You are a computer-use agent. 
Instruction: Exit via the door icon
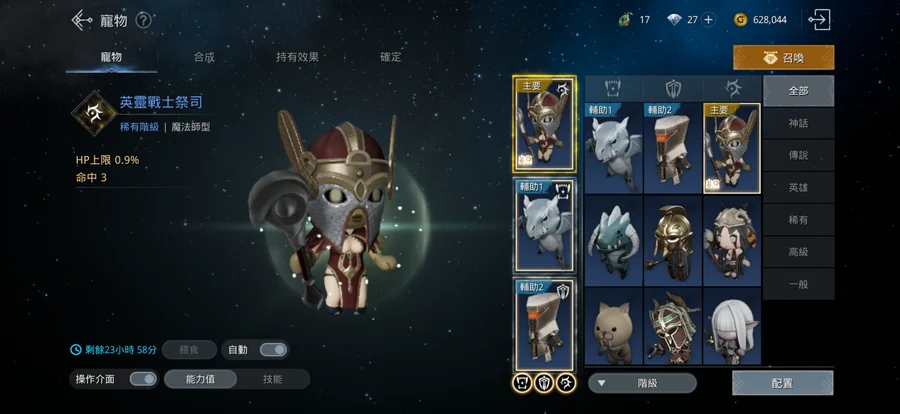(x=820, y=19)
